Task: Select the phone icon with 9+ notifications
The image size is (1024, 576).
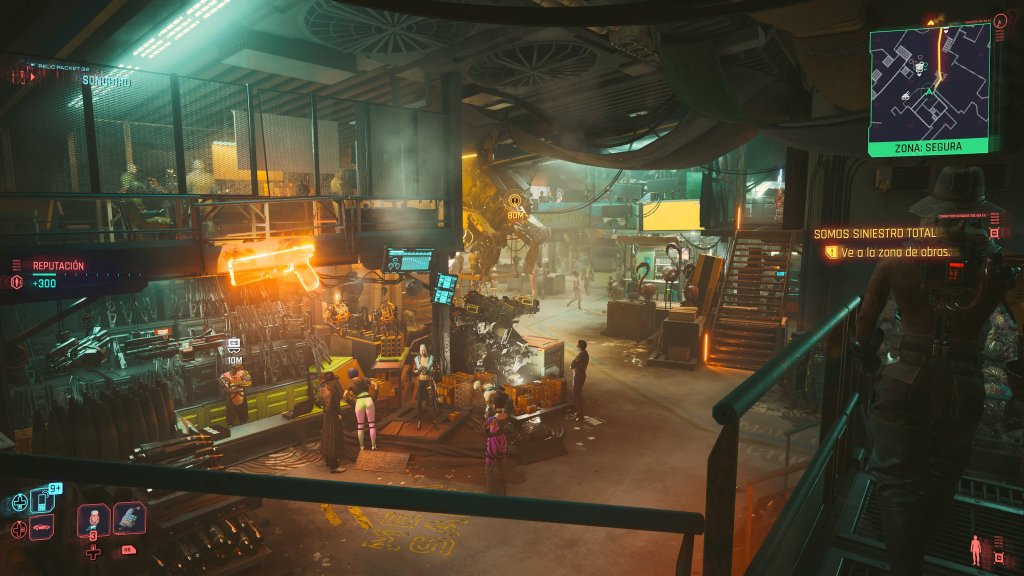Action: [x=43, y=498]
